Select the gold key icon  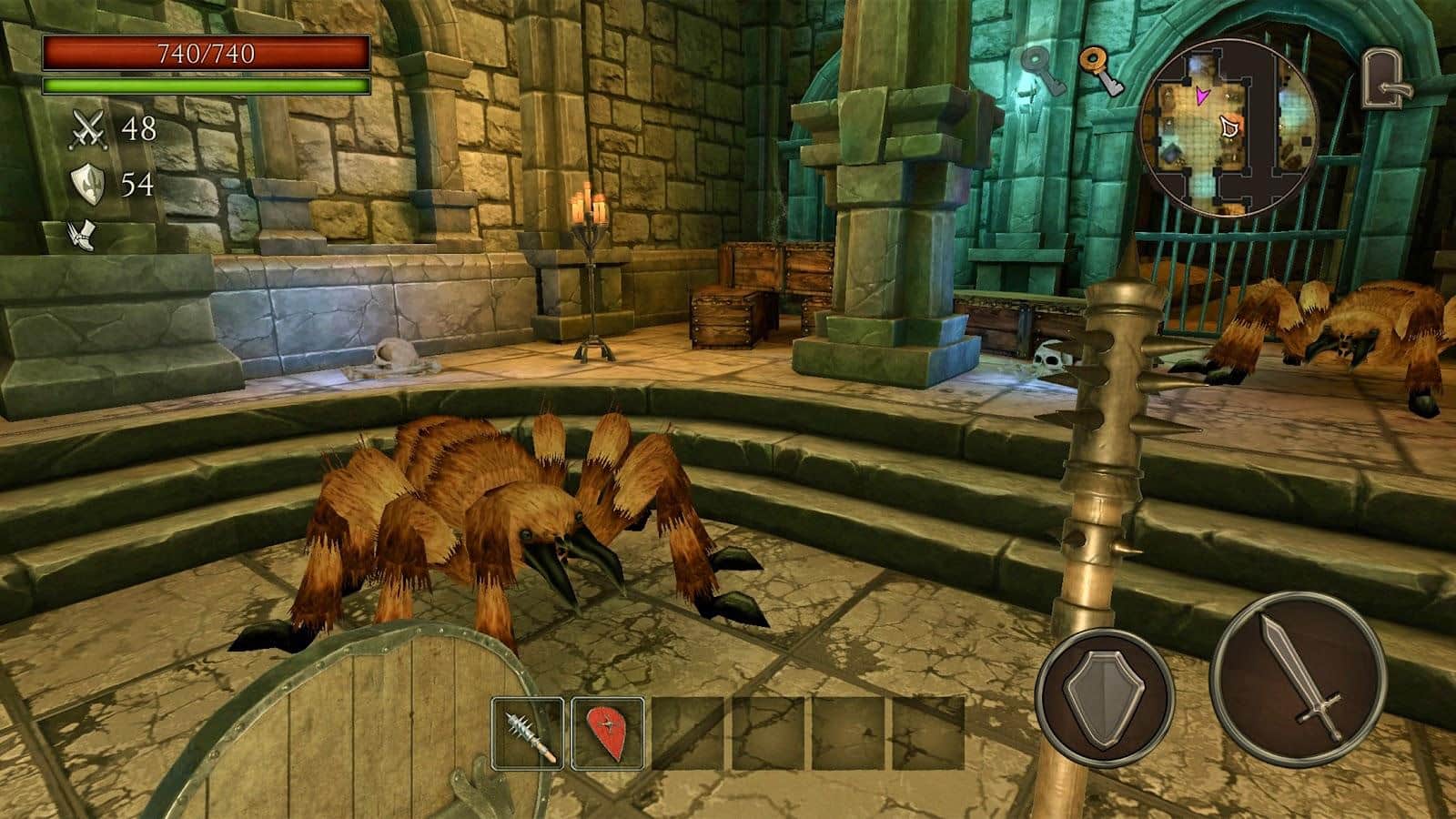coord(1101,71)
